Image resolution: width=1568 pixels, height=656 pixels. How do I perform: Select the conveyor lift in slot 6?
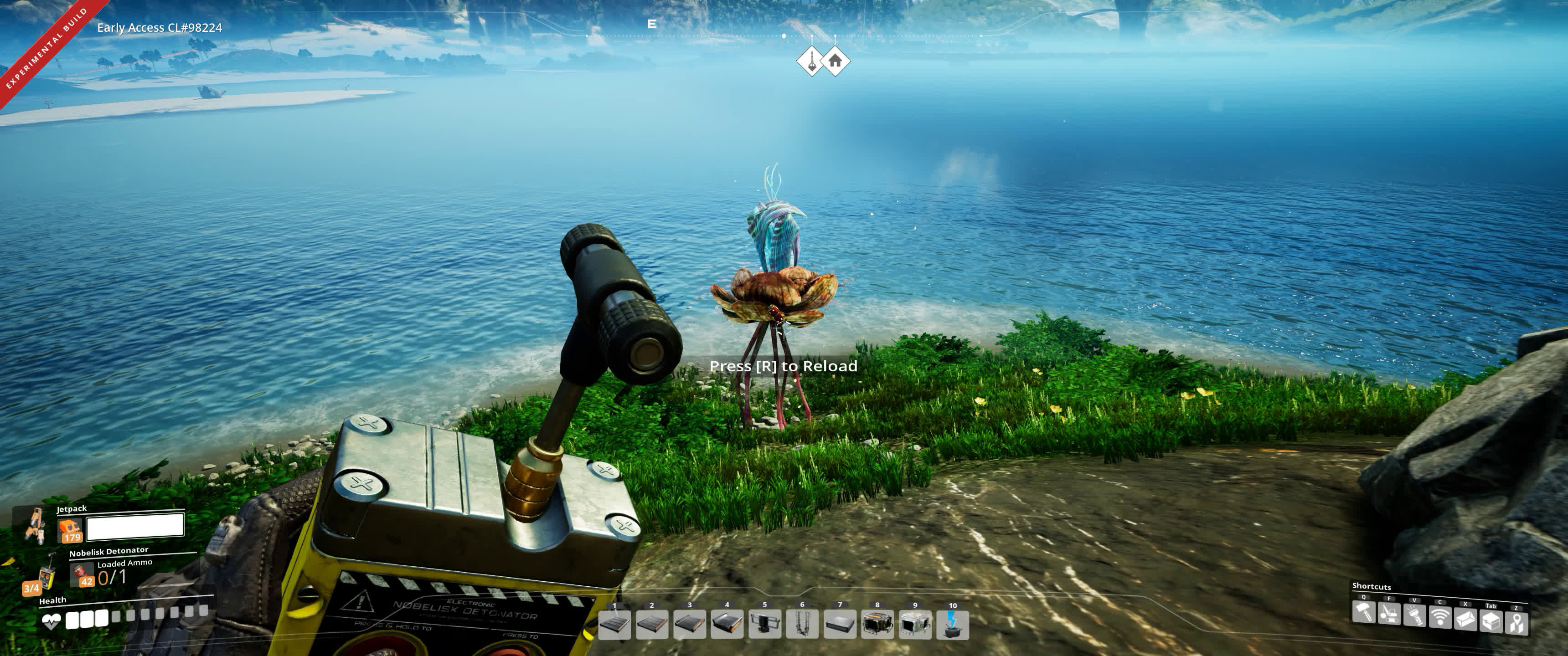tap(802, 624)
